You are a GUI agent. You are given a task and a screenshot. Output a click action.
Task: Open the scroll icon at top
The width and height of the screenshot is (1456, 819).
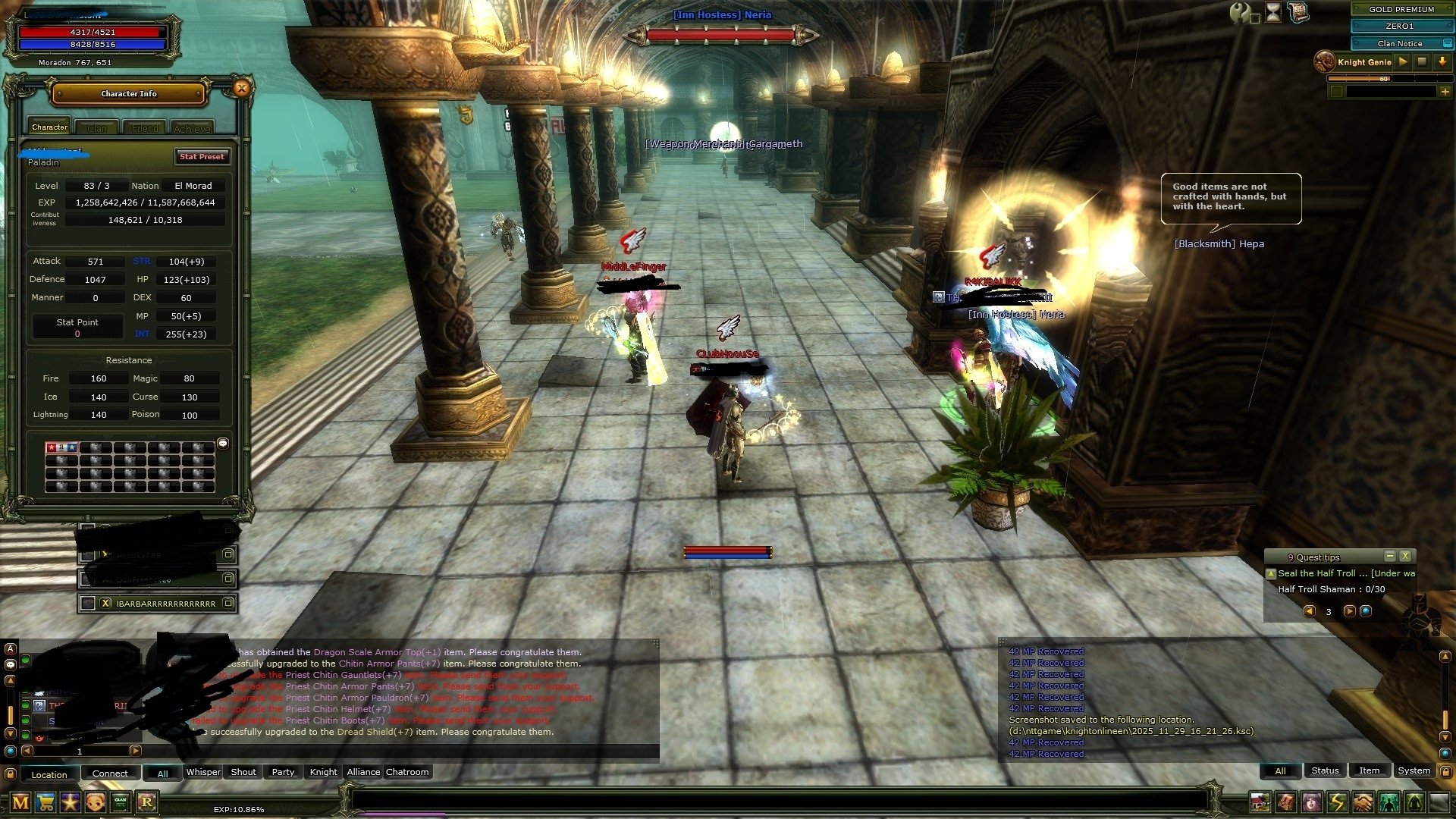pos(1298,12)
